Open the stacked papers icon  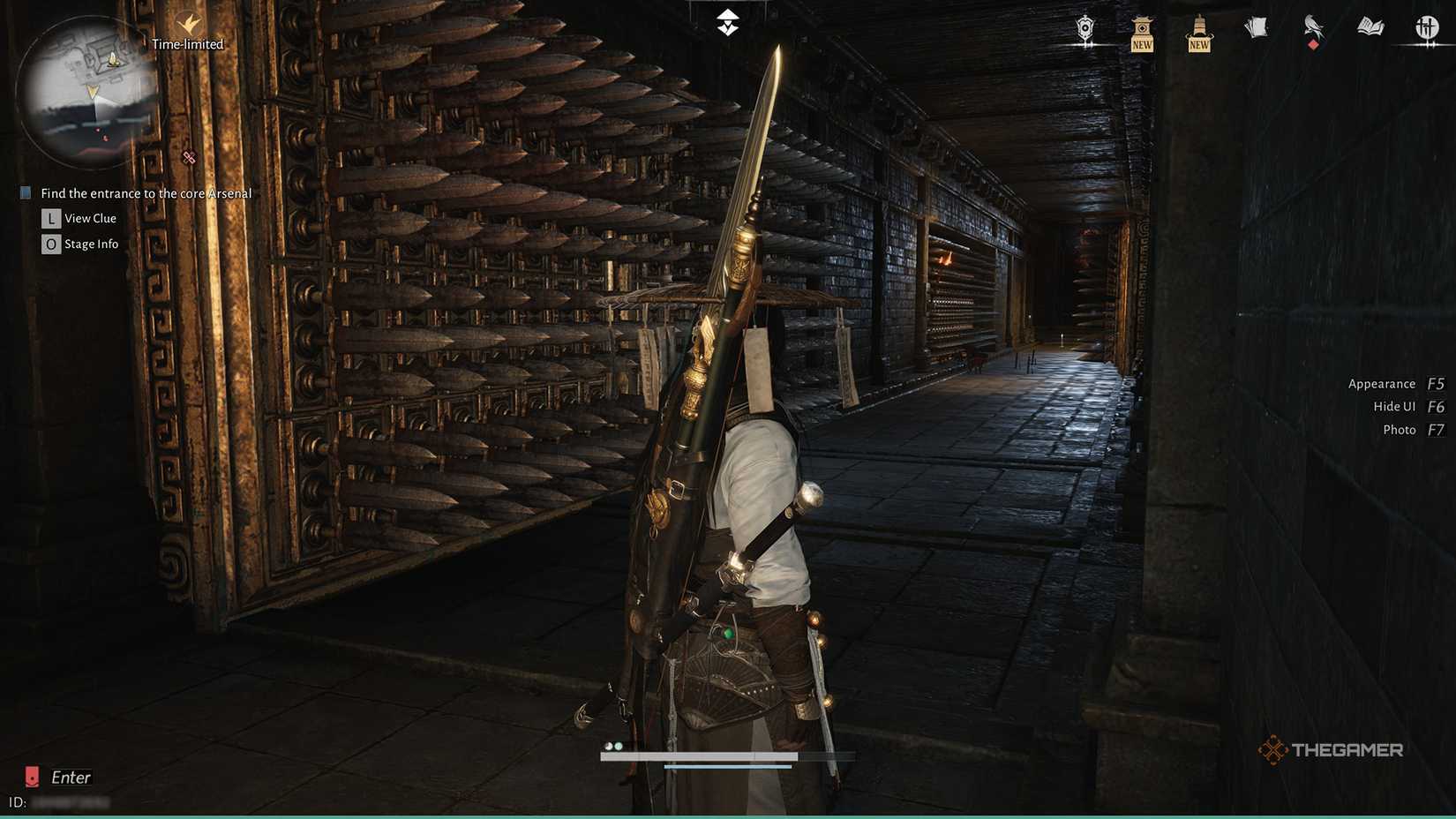coord(1256,28)
